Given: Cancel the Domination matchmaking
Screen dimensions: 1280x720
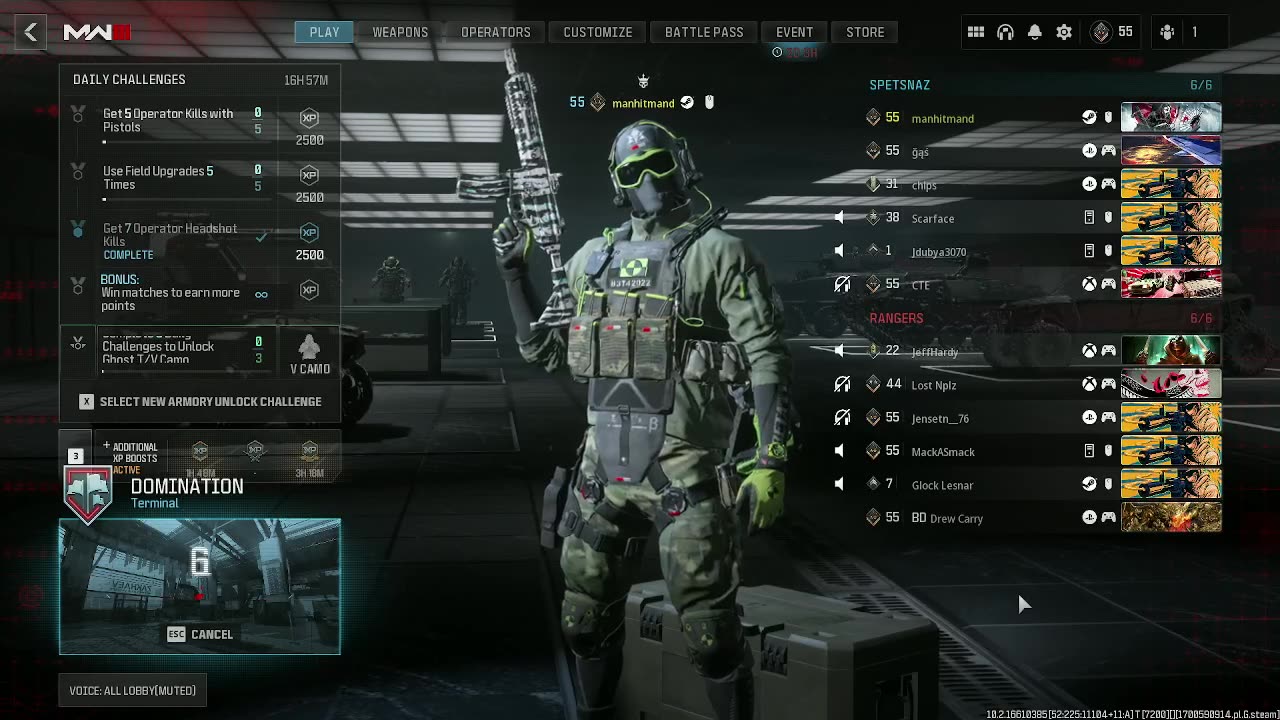Looking at the screenshot, I should pos(200,634).
